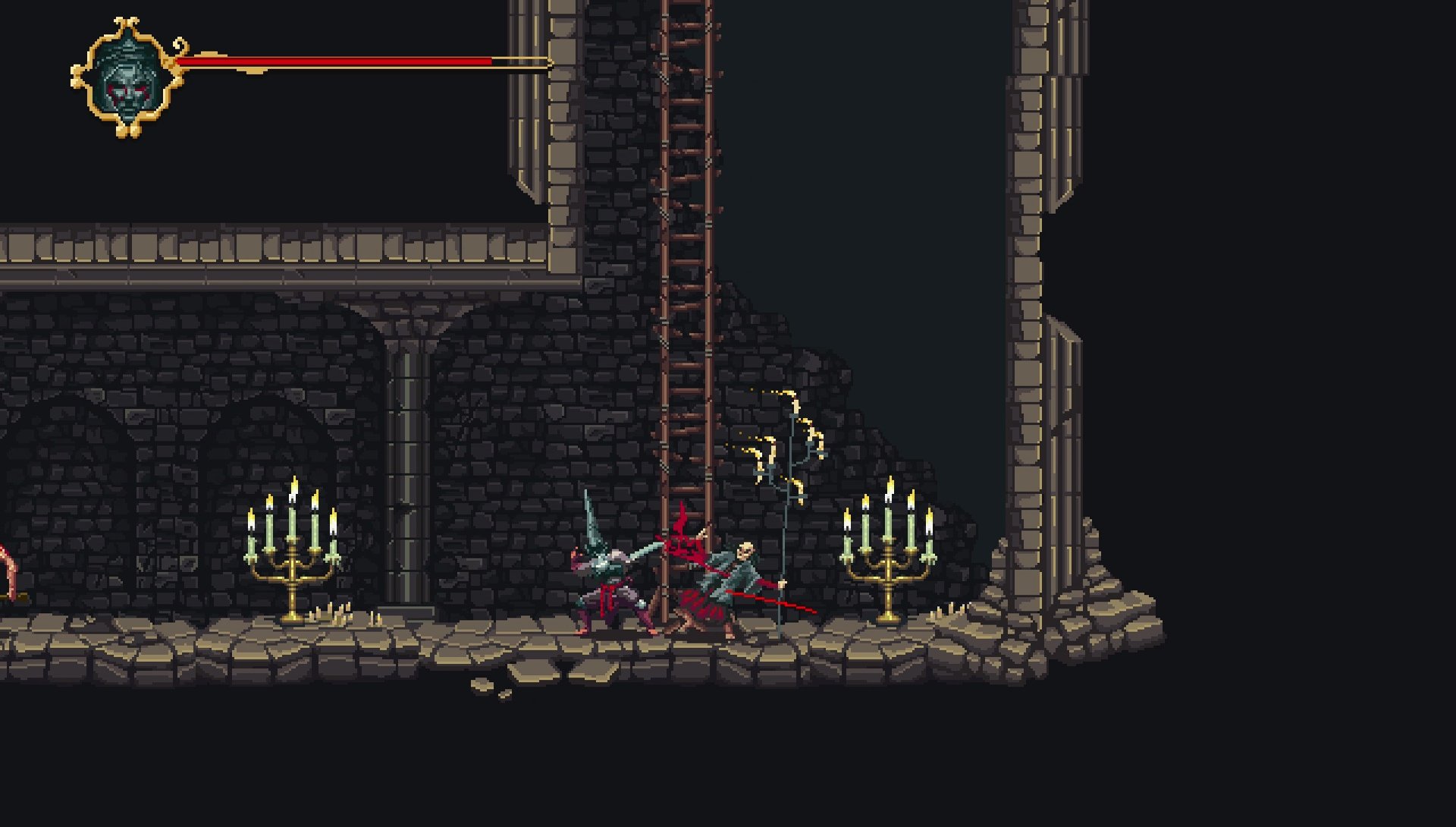This screenshot has height=827, width=1456.
Task: Select the left golden candelabra
Action: point(292,565)
